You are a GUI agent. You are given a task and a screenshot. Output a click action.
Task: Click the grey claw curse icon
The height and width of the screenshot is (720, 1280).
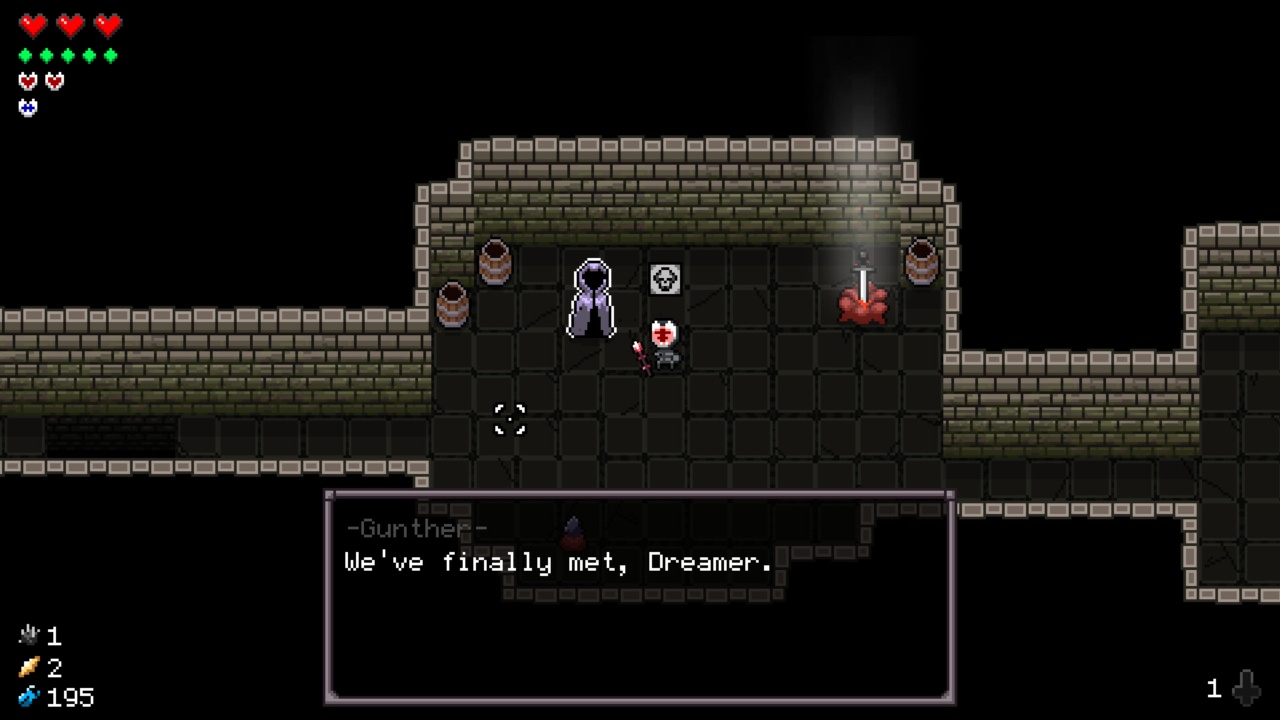(28, 635)
